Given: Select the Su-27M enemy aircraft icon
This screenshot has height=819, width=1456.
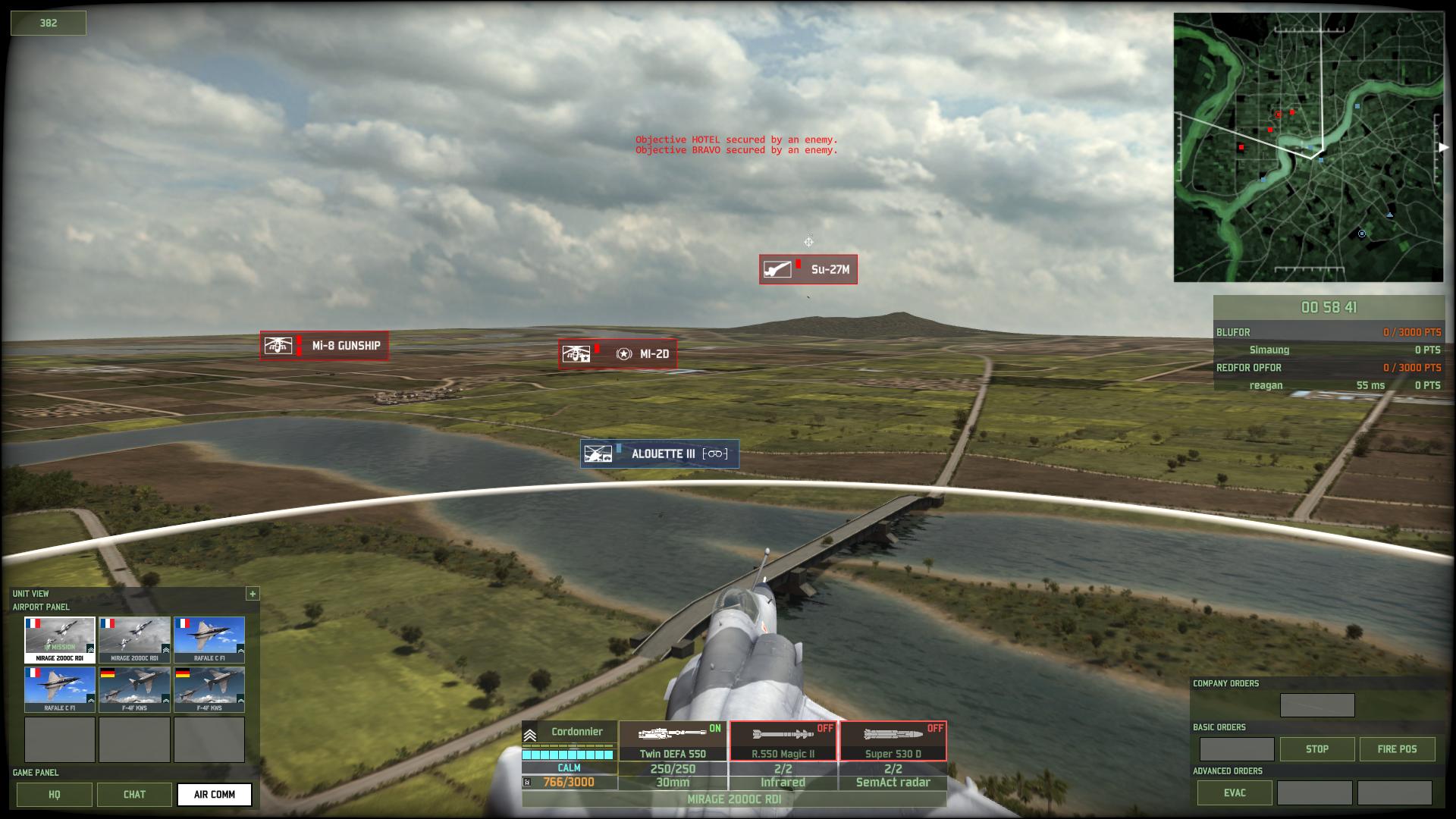Looking at the screenshot, I should pos(808,269).
